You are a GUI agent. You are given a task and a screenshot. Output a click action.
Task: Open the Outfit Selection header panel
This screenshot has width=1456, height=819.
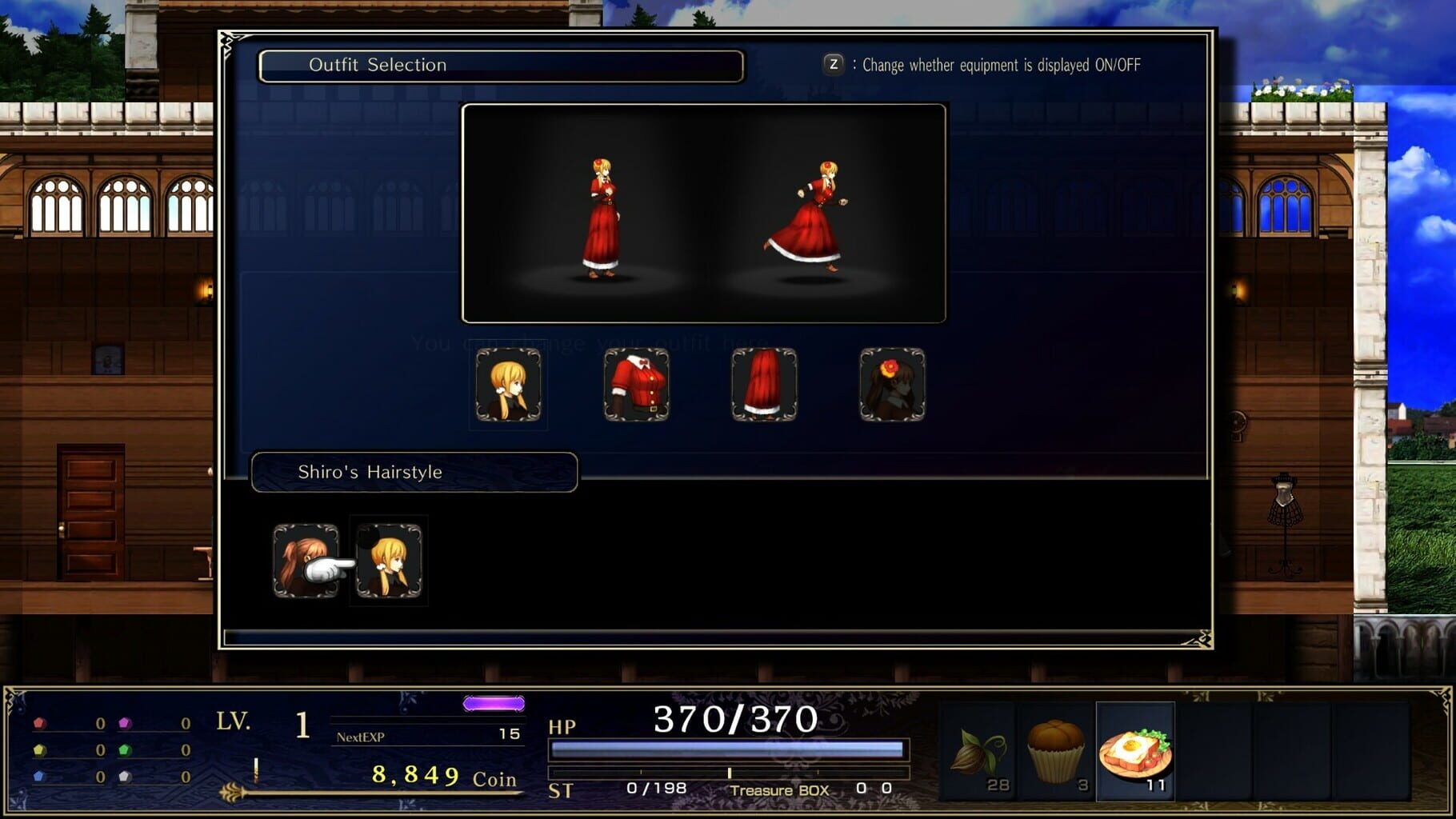500,65
